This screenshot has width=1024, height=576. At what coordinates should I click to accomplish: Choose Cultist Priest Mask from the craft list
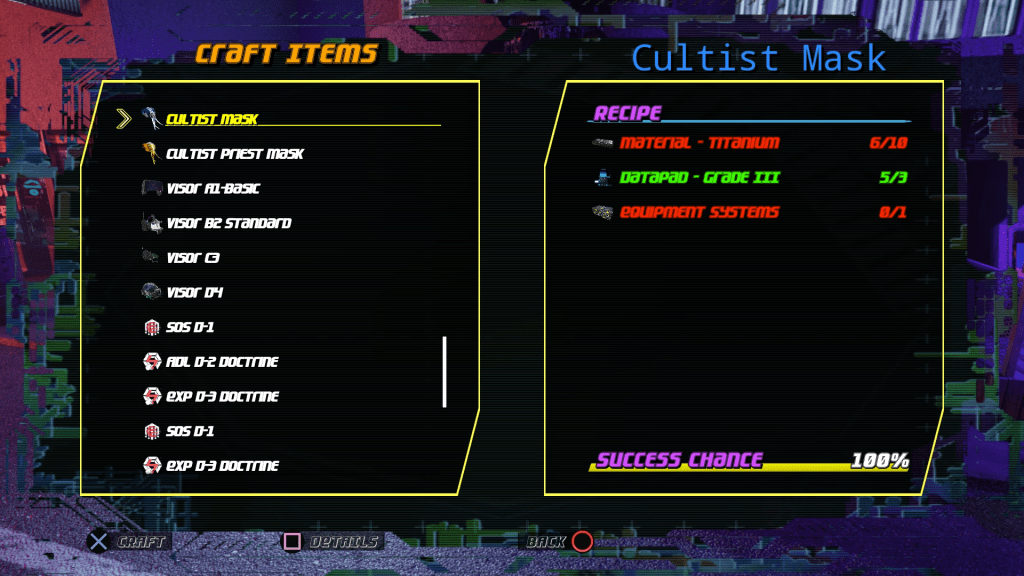pos(234,154)
